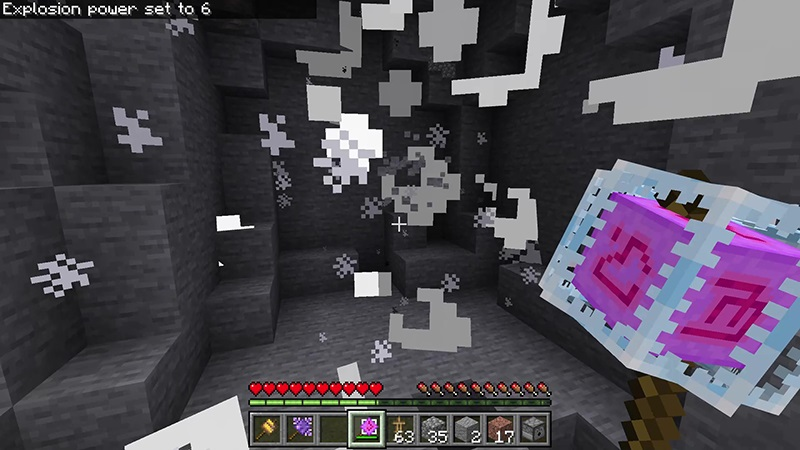Select the golden hammer hotbar slot
Image resolution: width=800 pixels, height=450 pixels.
(269, 428)
